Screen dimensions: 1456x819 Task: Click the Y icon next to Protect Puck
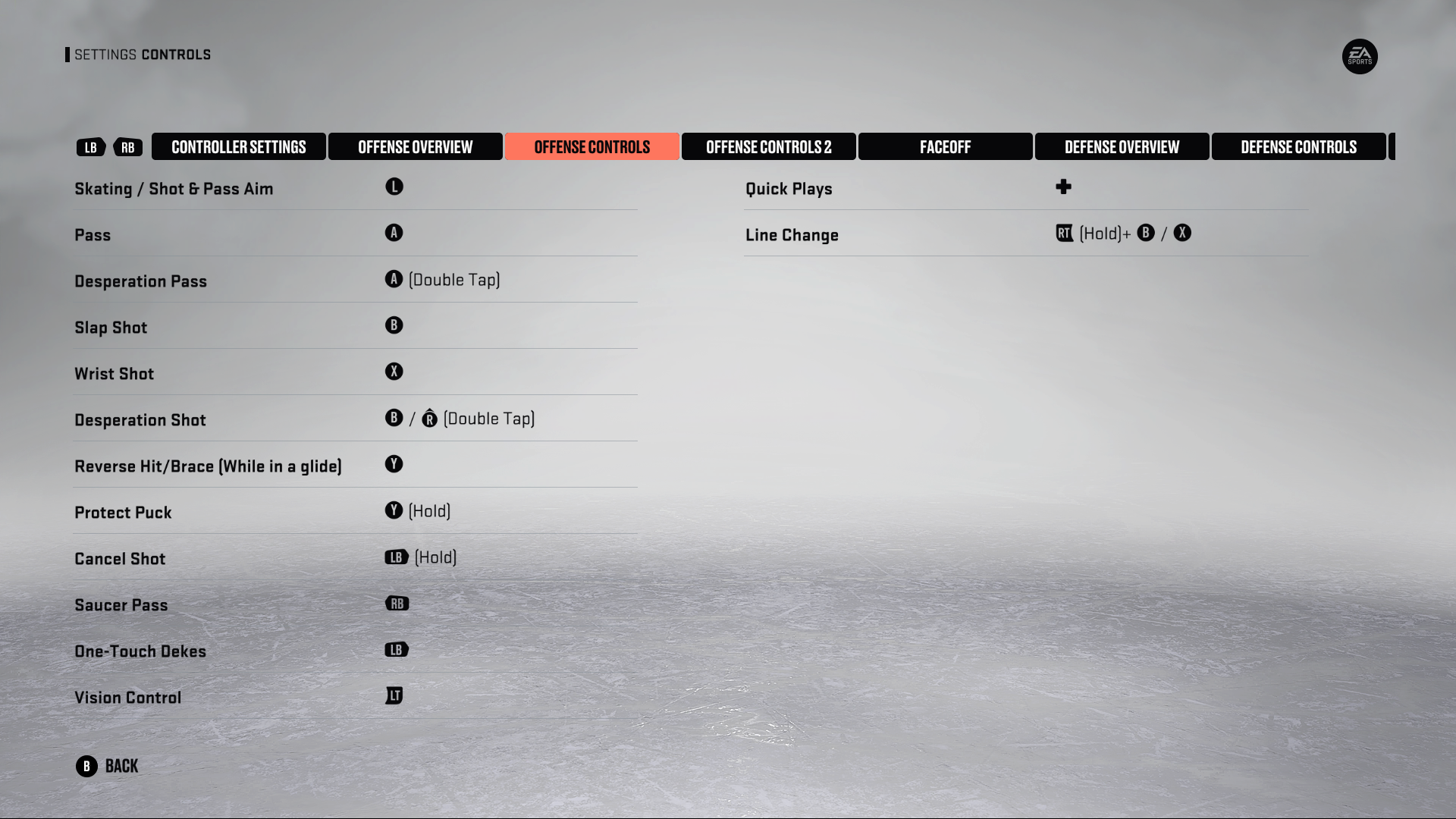(x=394, y=510)
